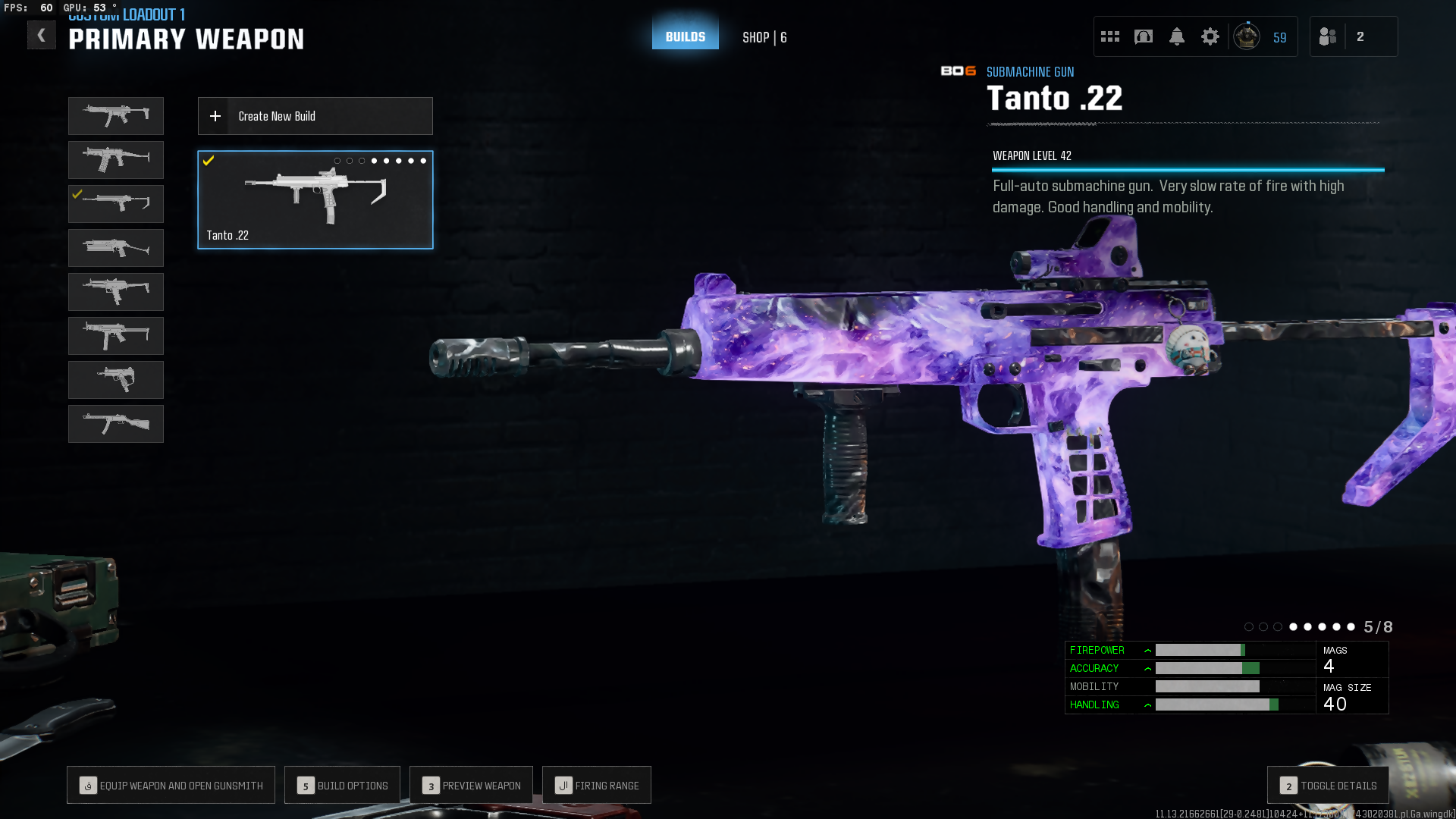Choose Preview Weapon
Image resolution: width=1456 pixels, height=819 pixels.
point(471,786)
